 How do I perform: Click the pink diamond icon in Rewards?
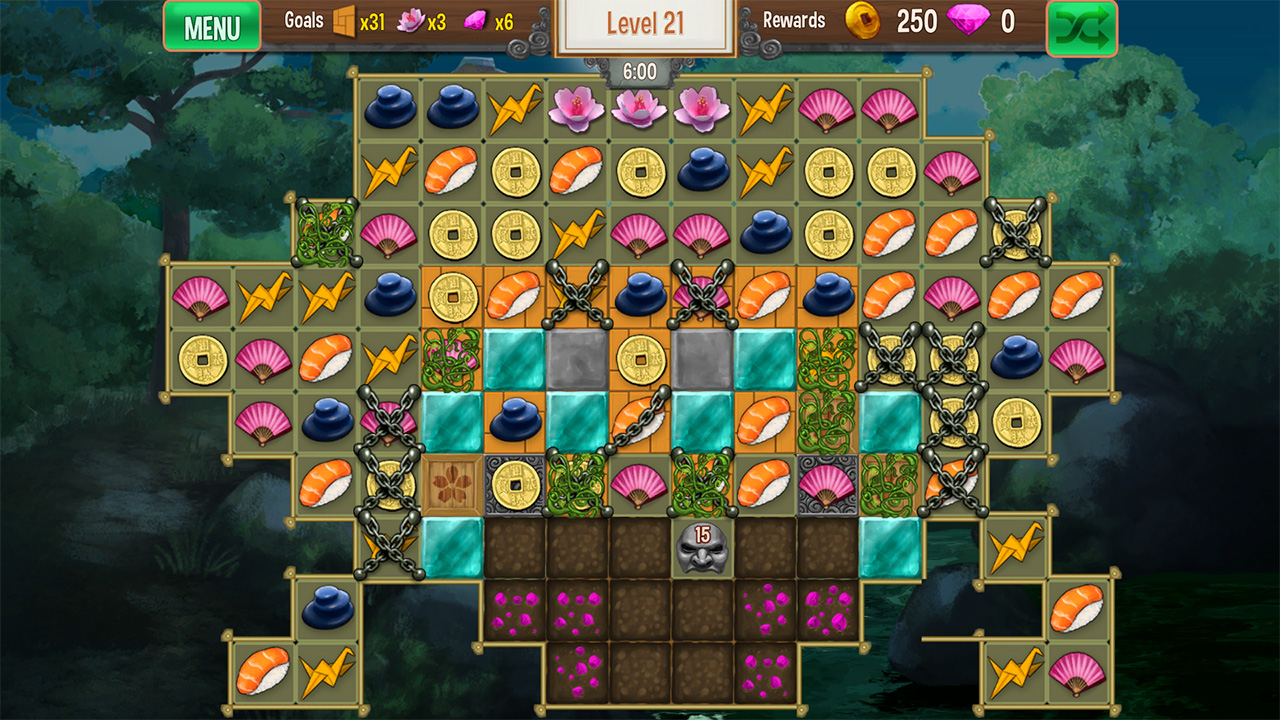coord(966,21)
